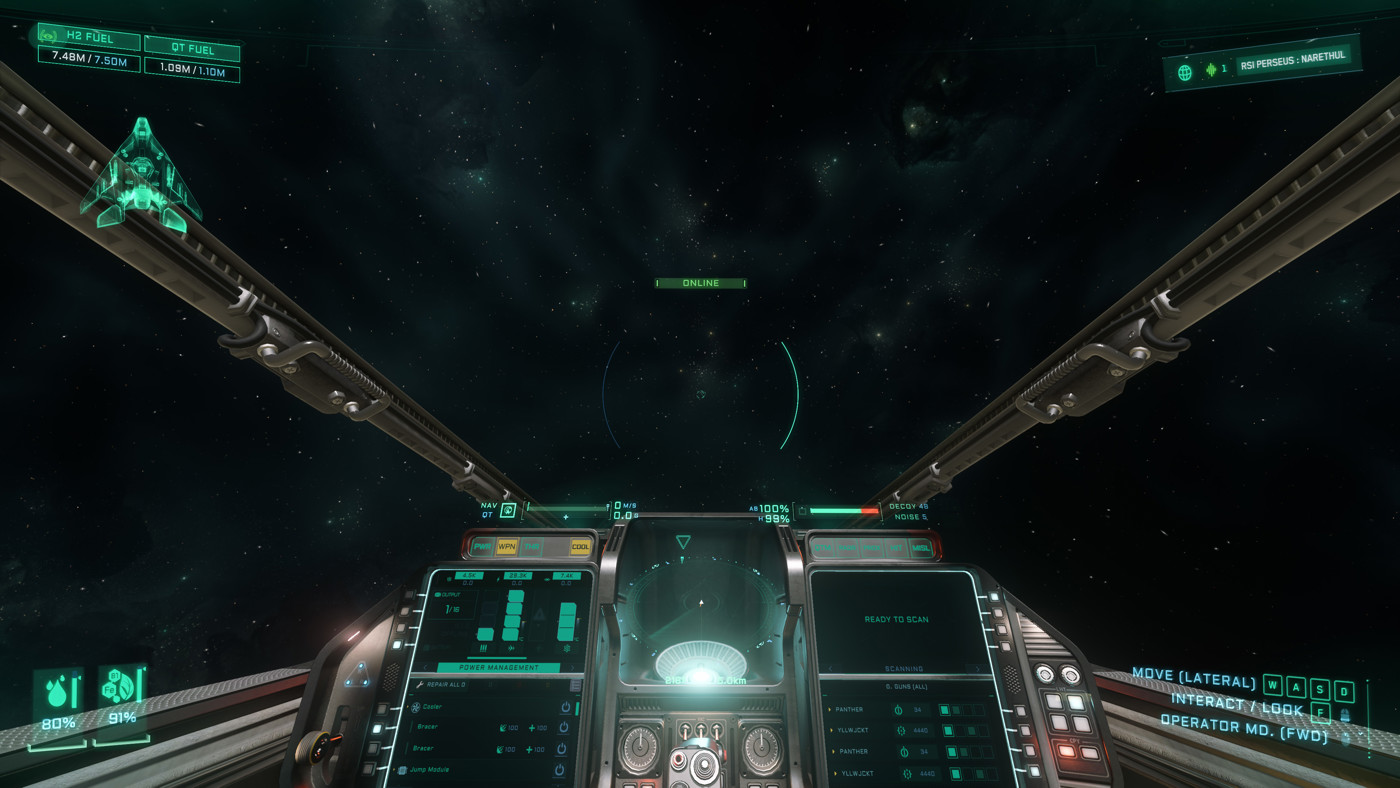
Task: Click READY TO SCAN on the scanning display
Action: coord(897,618)
